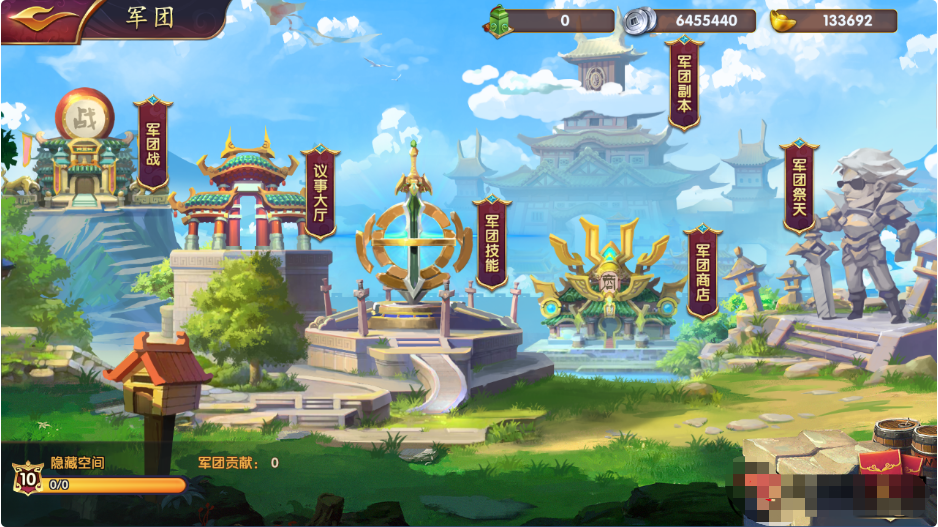Tap the green jade currency icon
Image resolution: width=938 pixels, height=527 pixels.
(499, 20)
